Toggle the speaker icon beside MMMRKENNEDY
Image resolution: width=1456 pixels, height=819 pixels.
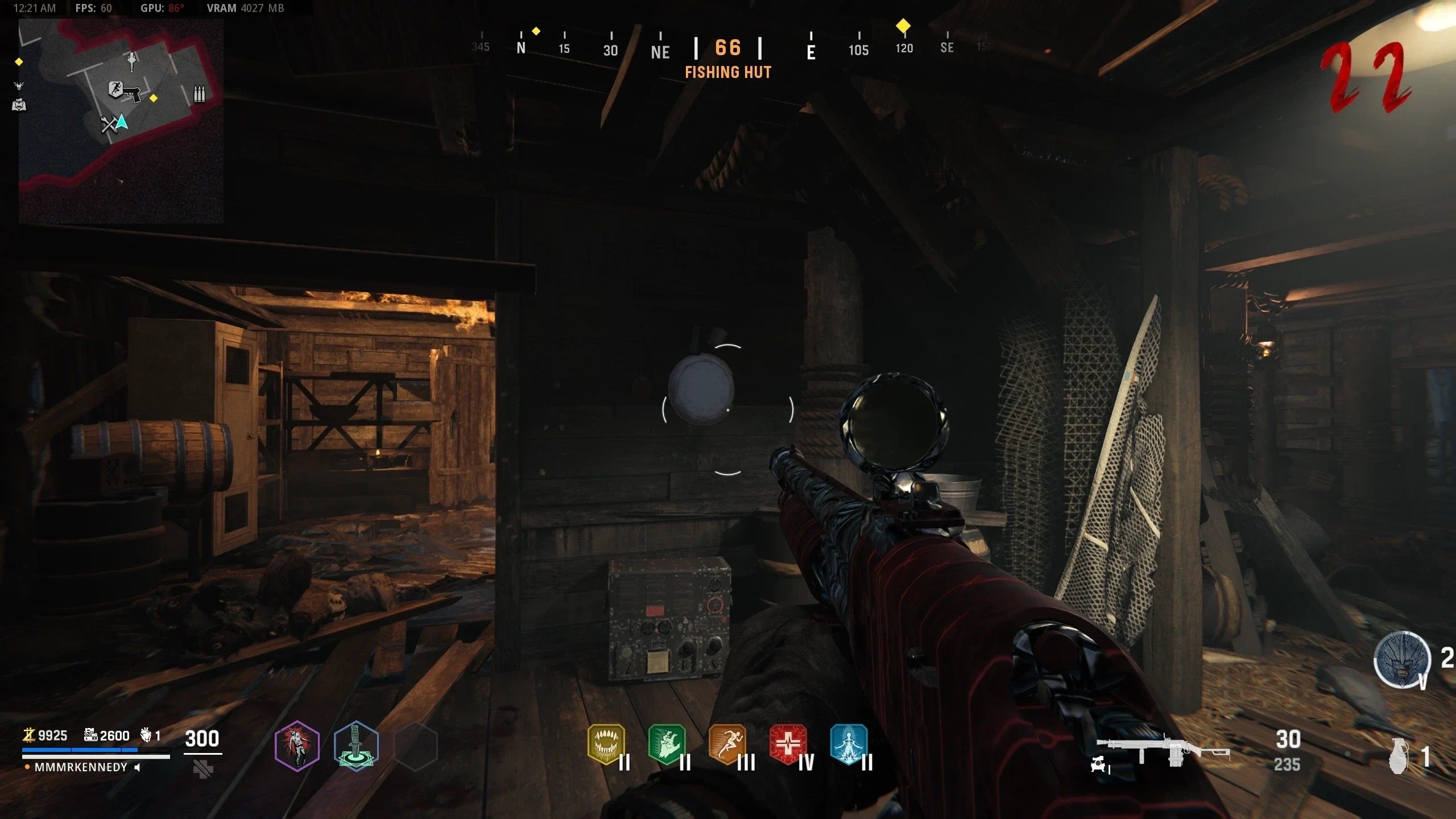(137, 767)
